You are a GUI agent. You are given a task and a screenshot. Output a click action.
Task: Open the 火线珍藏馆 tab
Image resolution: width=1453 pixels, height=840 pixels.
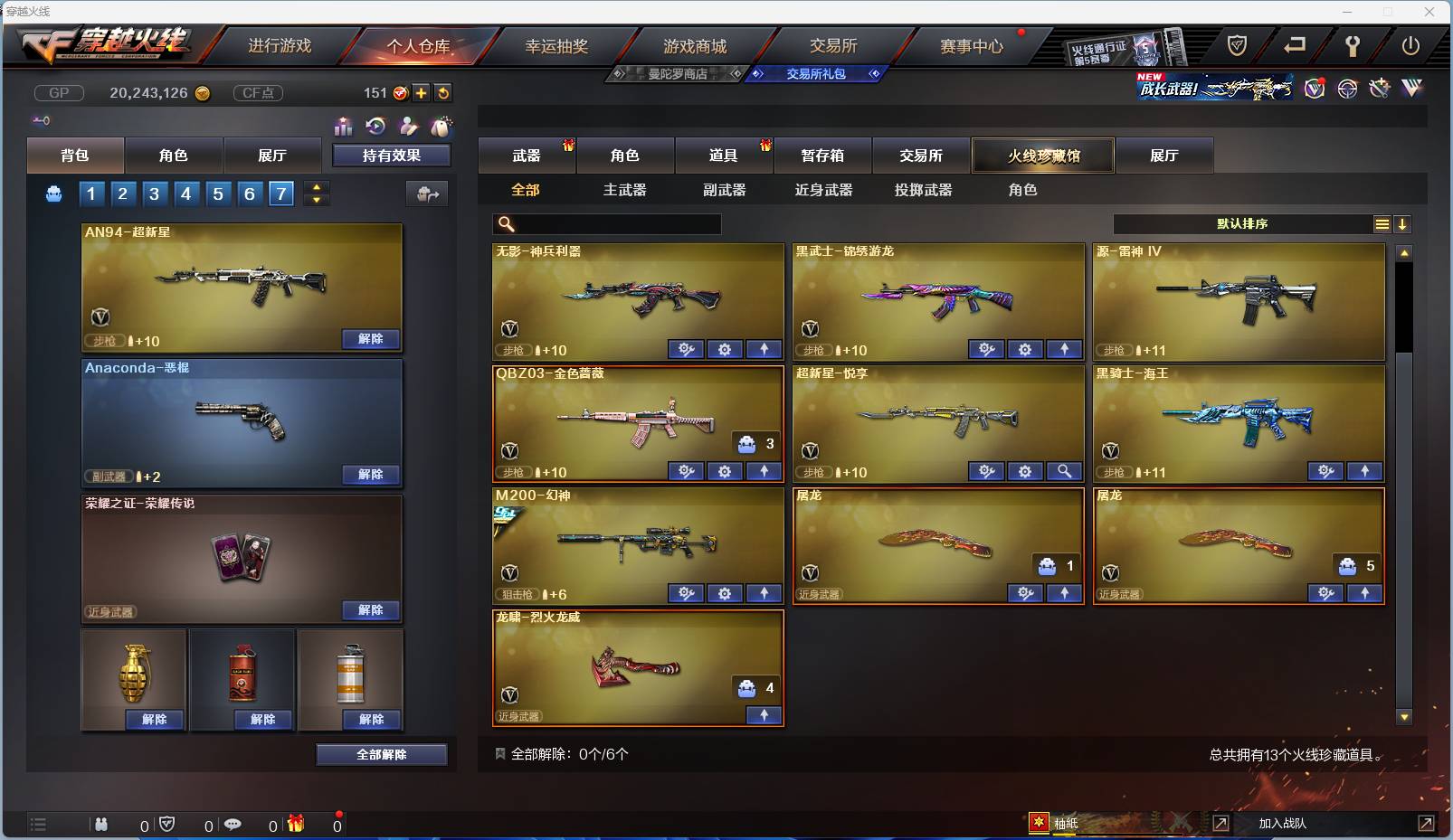tap(1044, 155)
